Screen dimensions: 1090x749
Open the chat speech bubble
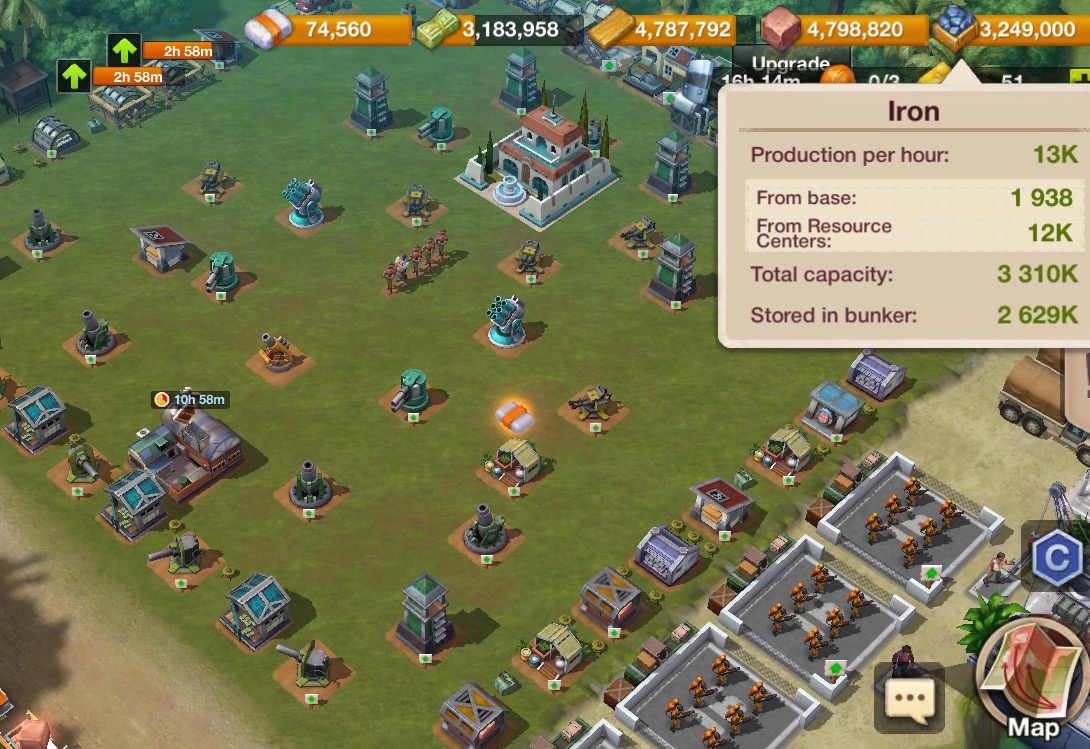click(908, 698)
